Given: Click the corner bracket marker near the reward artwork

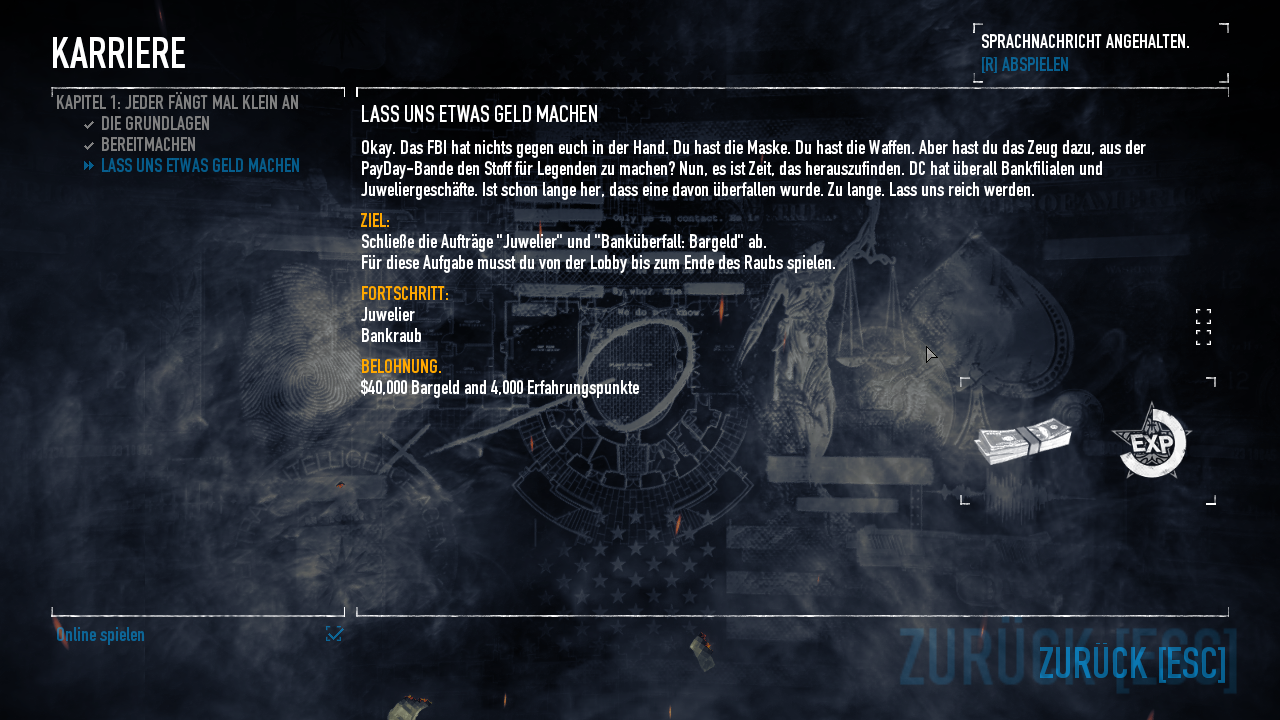Looking at the screenshot, I should pos(963,380).
